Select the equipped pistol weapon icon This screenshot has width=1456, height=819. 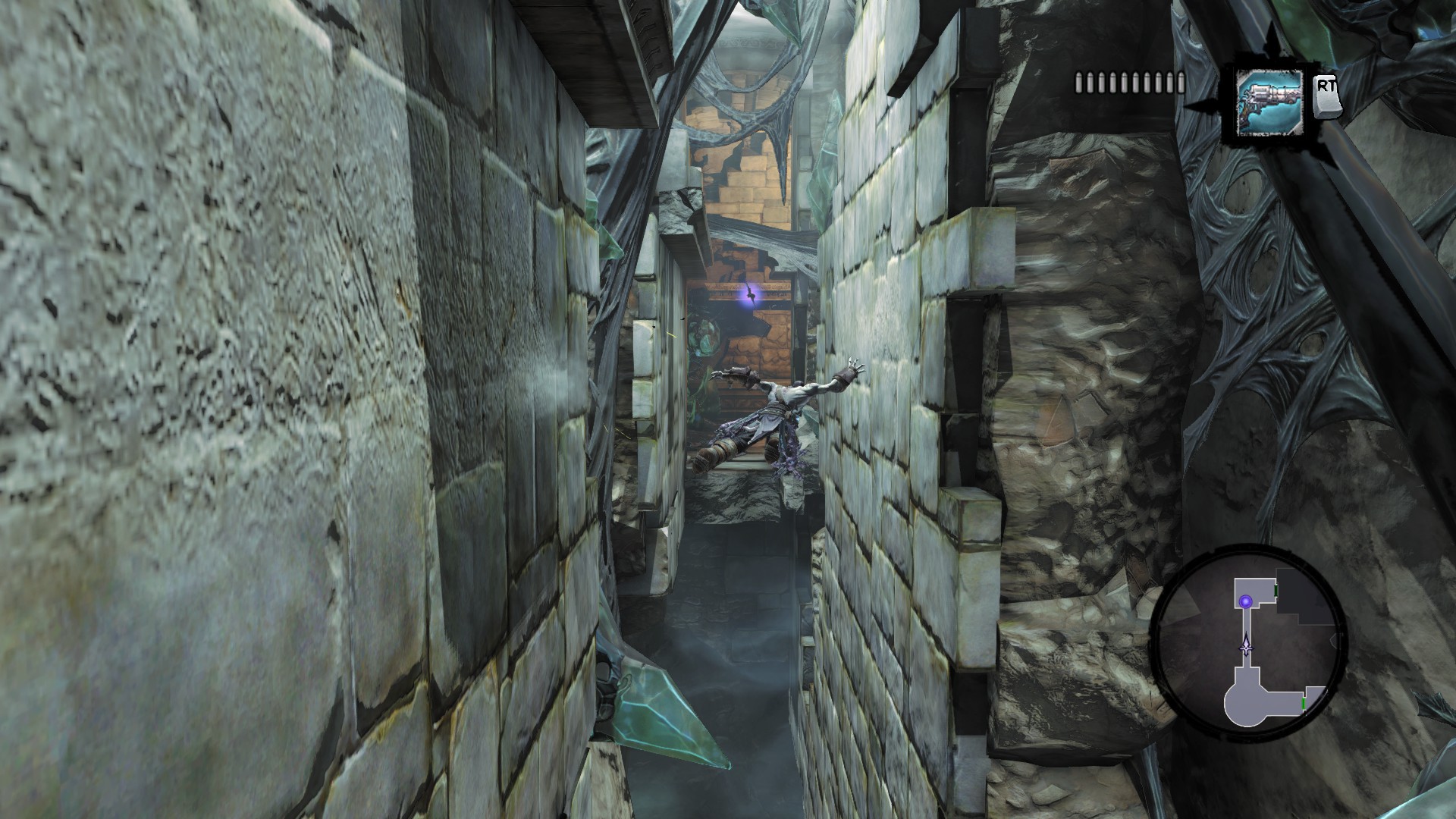(1268, 103)
